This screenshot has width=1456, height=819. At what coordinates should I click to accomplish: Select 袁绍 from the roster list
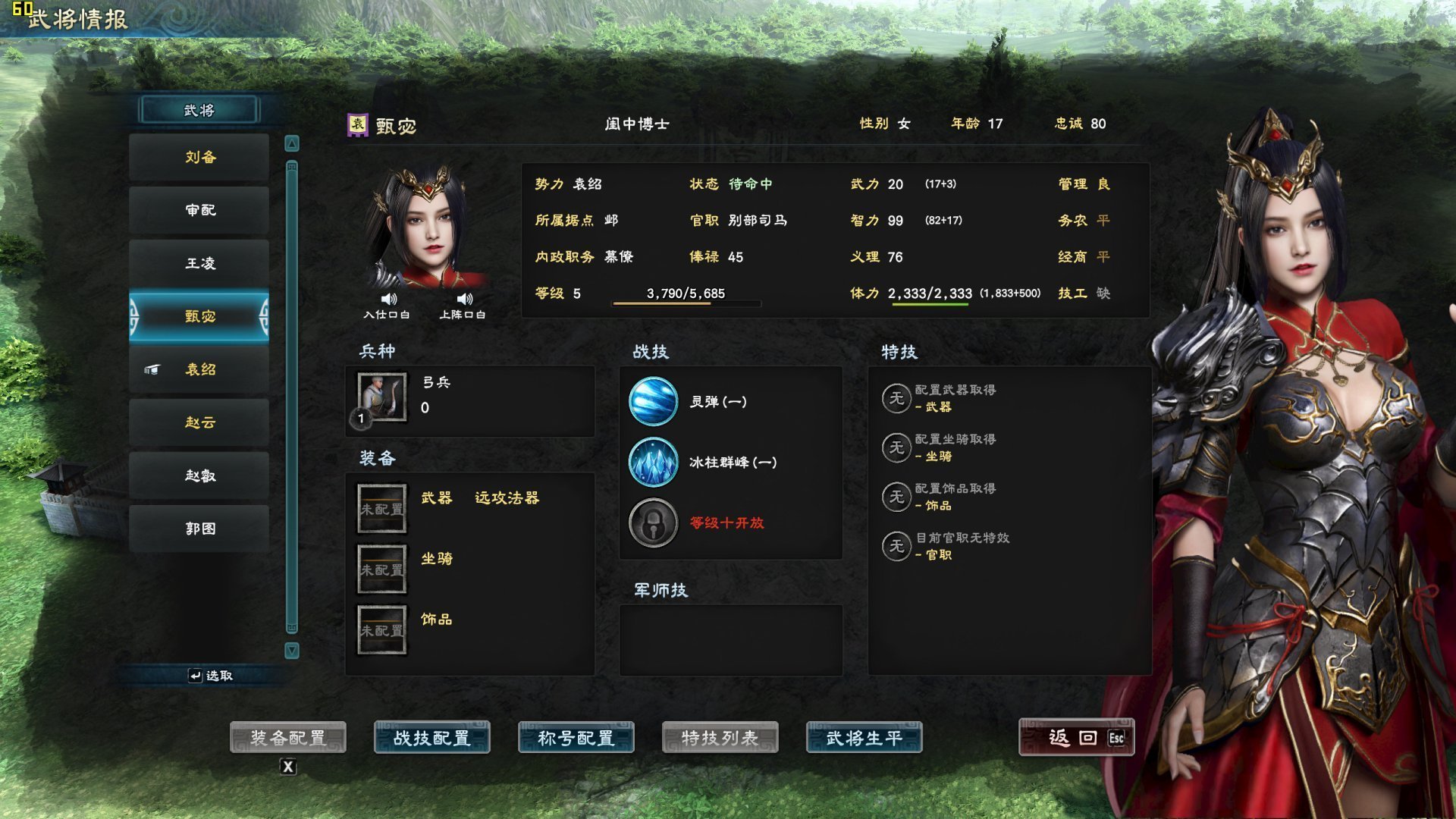pyautogui.click(x=199, y=369)
